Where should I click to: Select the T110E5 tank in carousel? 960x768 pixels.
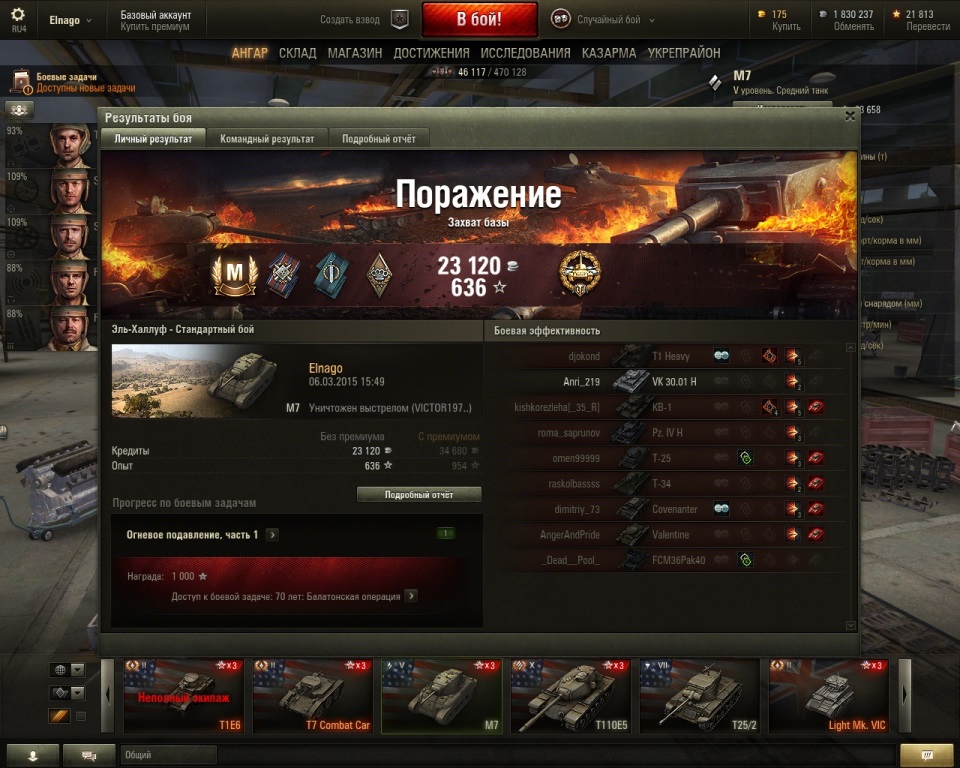[570, 696]
